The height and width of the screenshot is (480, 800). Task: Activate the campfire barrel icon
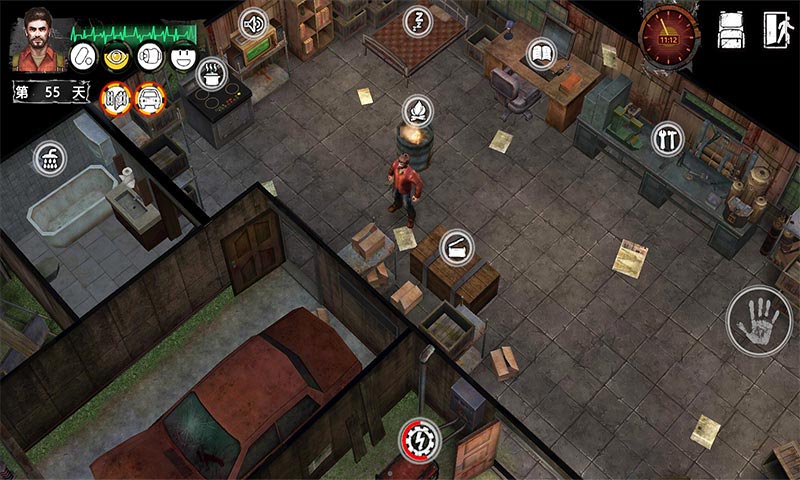[417, 109]
